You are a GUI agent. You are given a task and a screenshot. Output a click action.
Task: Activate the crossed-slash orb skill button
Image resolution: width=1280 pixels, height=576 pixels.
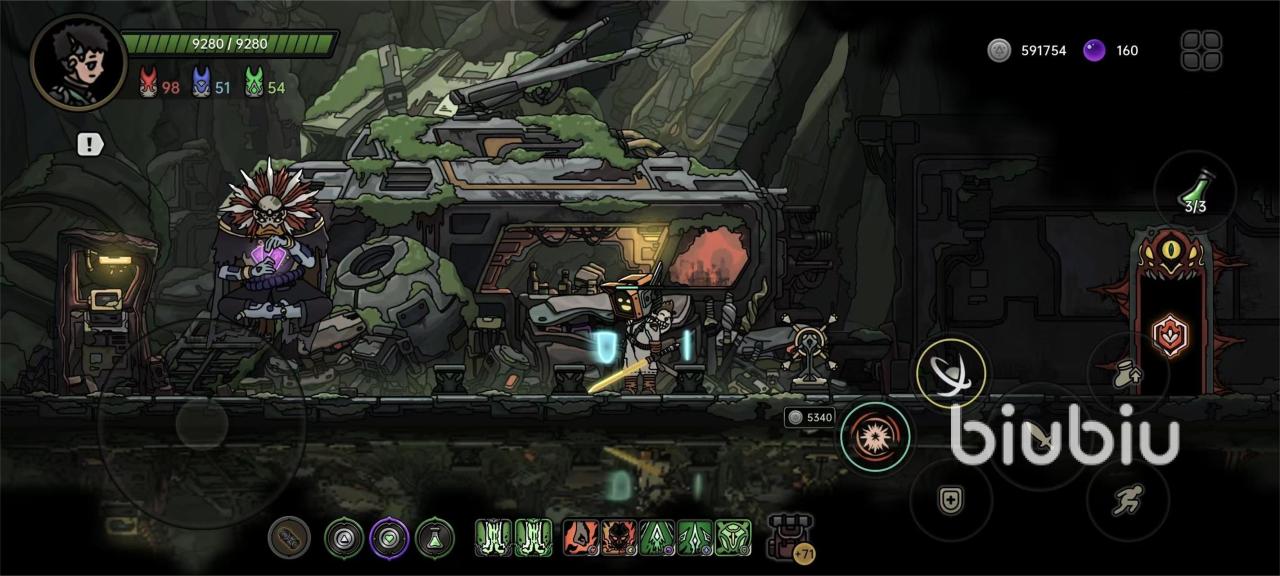click(950, 373)
